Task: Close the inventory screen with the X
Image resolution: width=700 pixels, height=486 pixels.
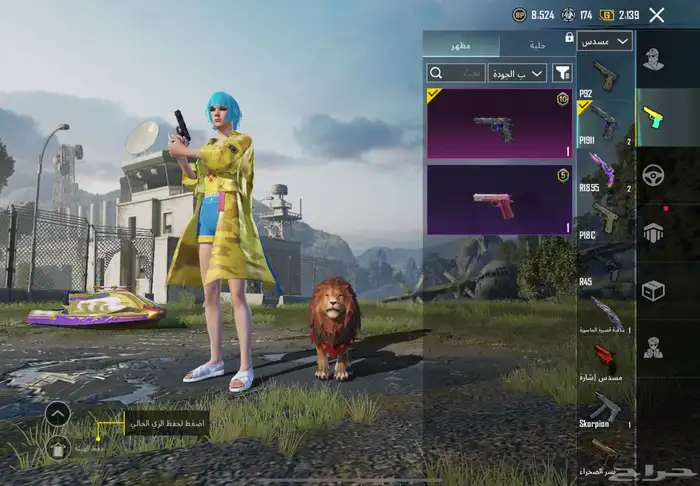Action: pyautogui.click(x=656, y=15)
